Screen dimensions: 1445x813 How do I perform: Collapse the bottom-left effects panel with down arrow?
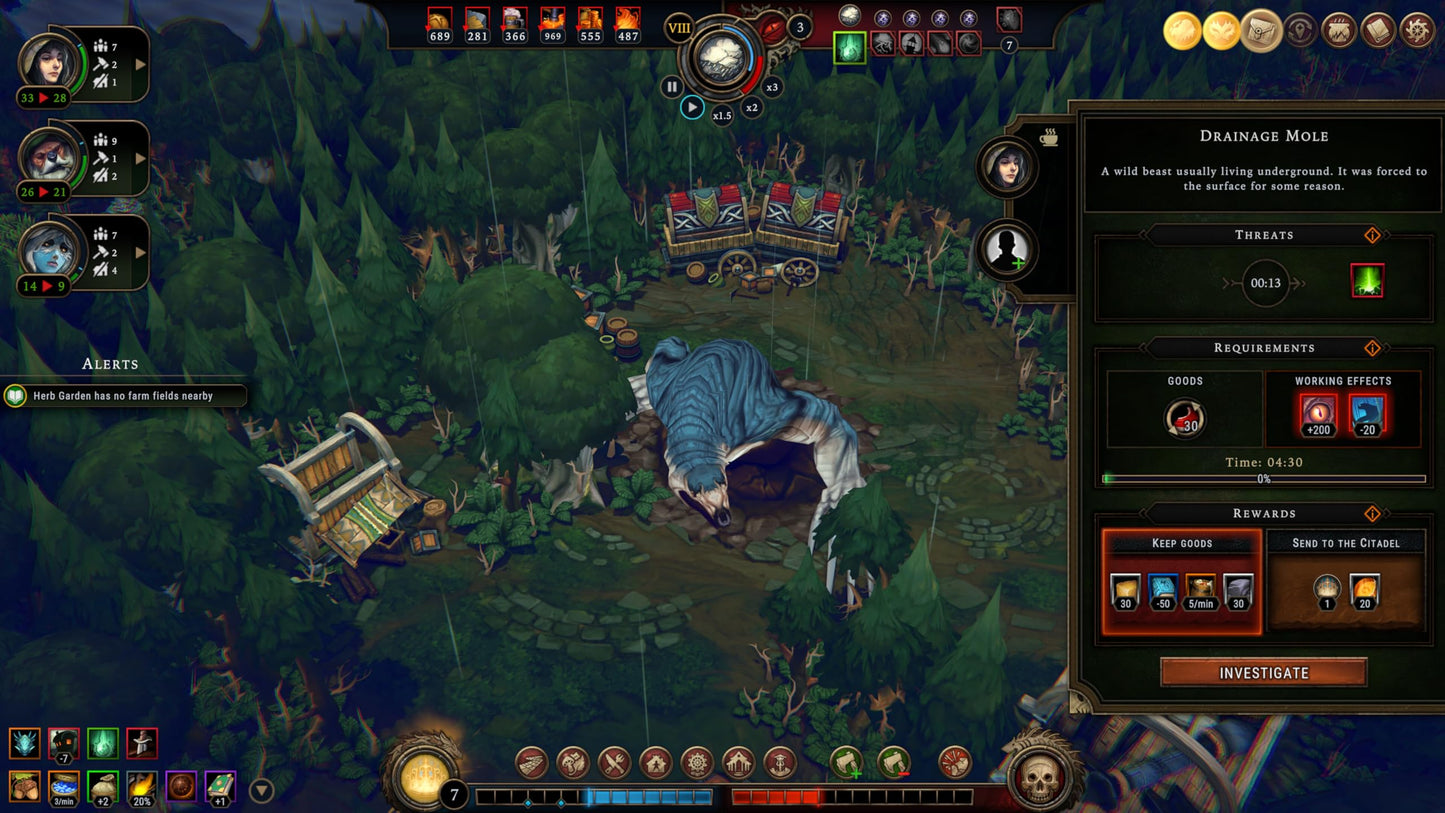click(x=259, y=791)
